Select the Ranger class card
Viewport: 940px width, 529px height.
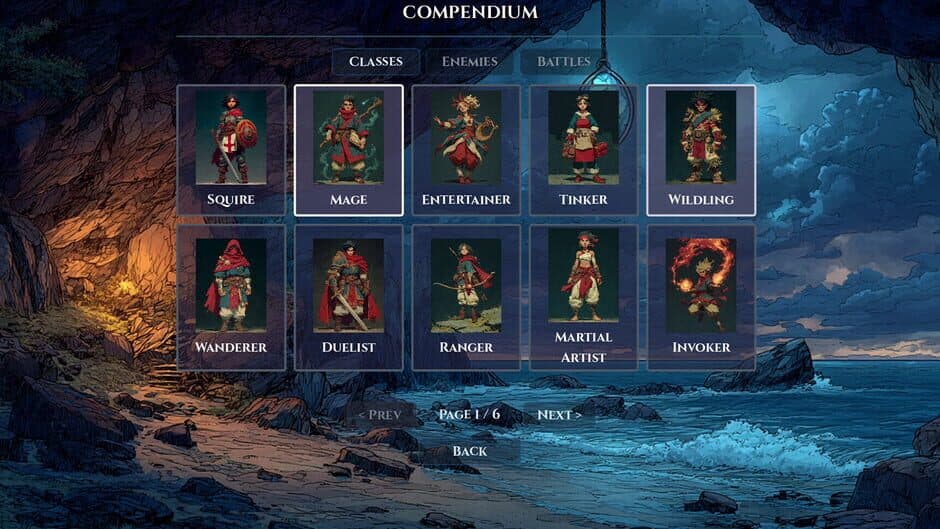point(466,297)
